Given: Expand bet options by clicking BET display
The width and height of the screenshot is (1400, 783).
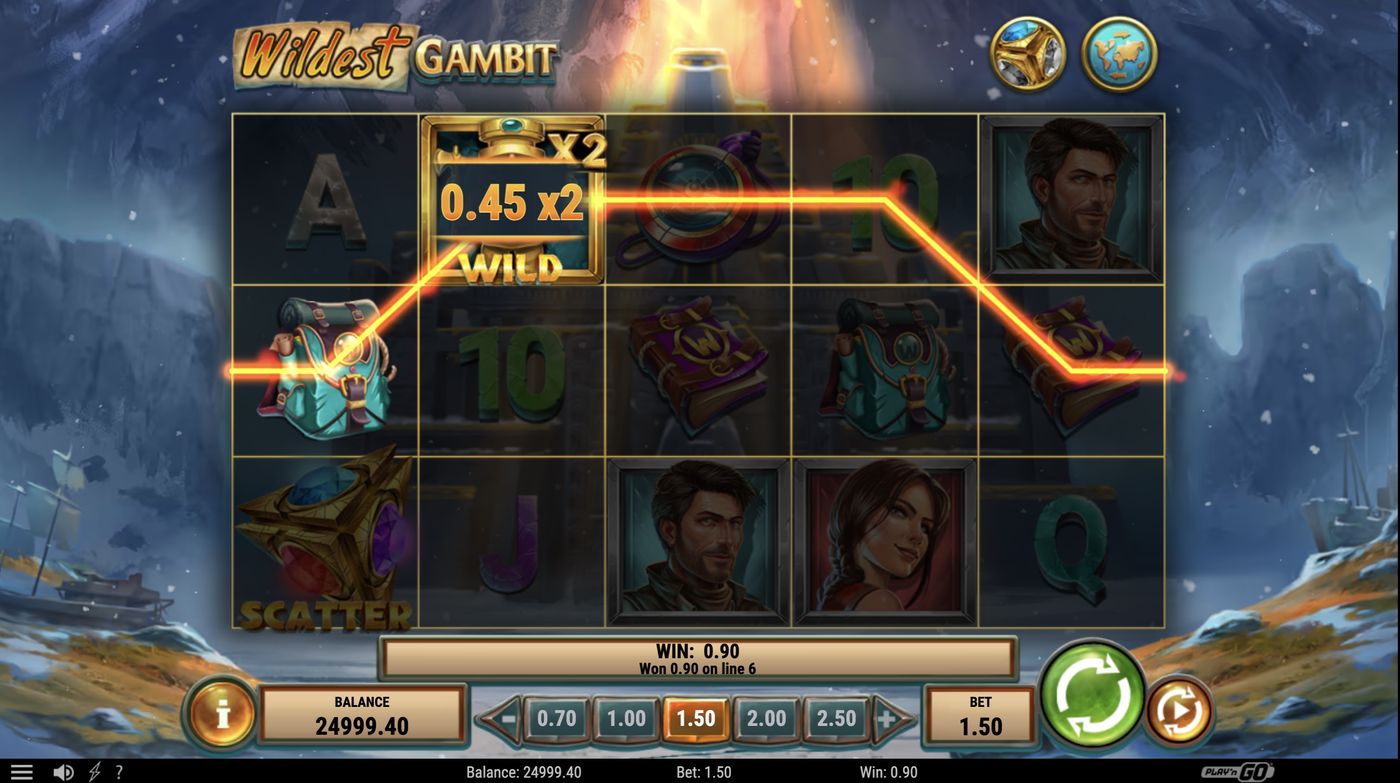Looking at the screenshot, I should [981, 714].
